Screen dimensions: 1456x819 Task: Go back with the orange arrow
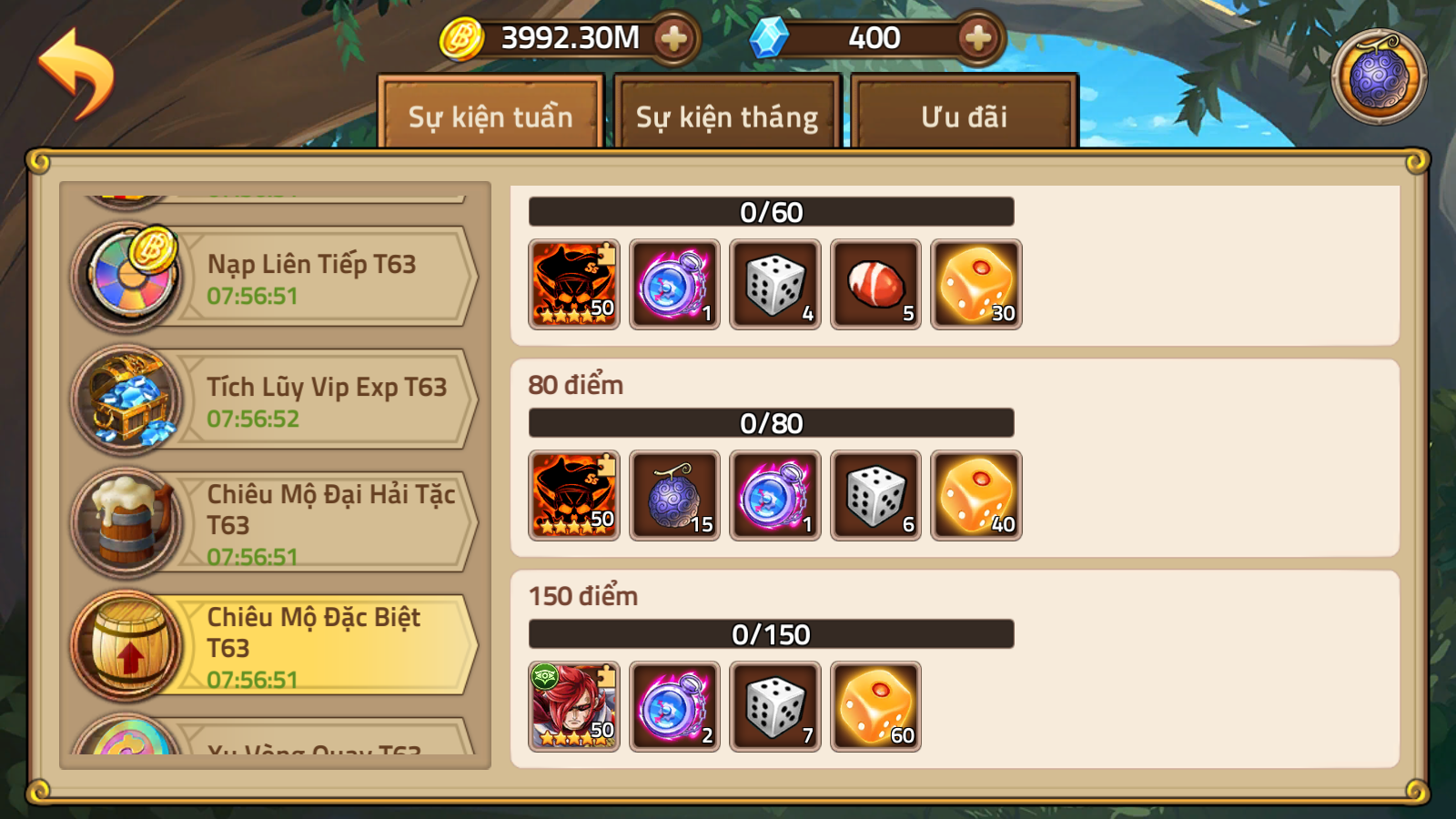76,73
